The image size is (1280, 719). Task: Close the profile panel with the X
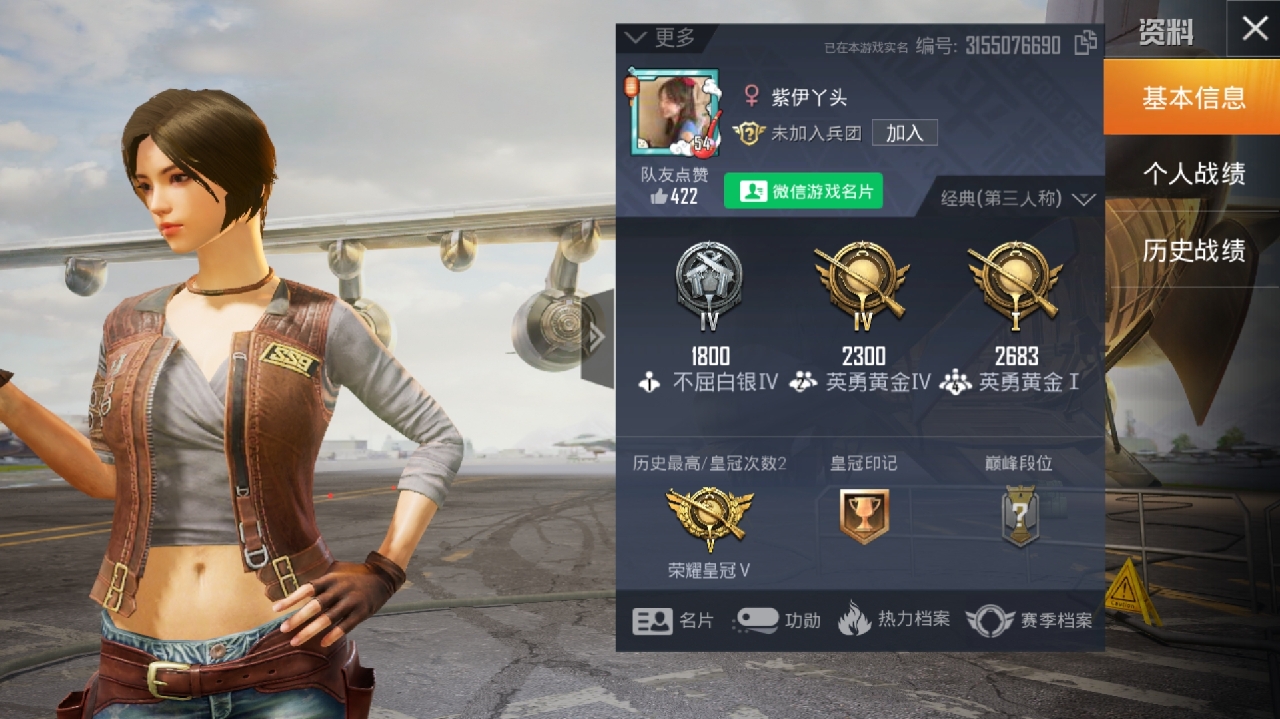pos(1255,29)
